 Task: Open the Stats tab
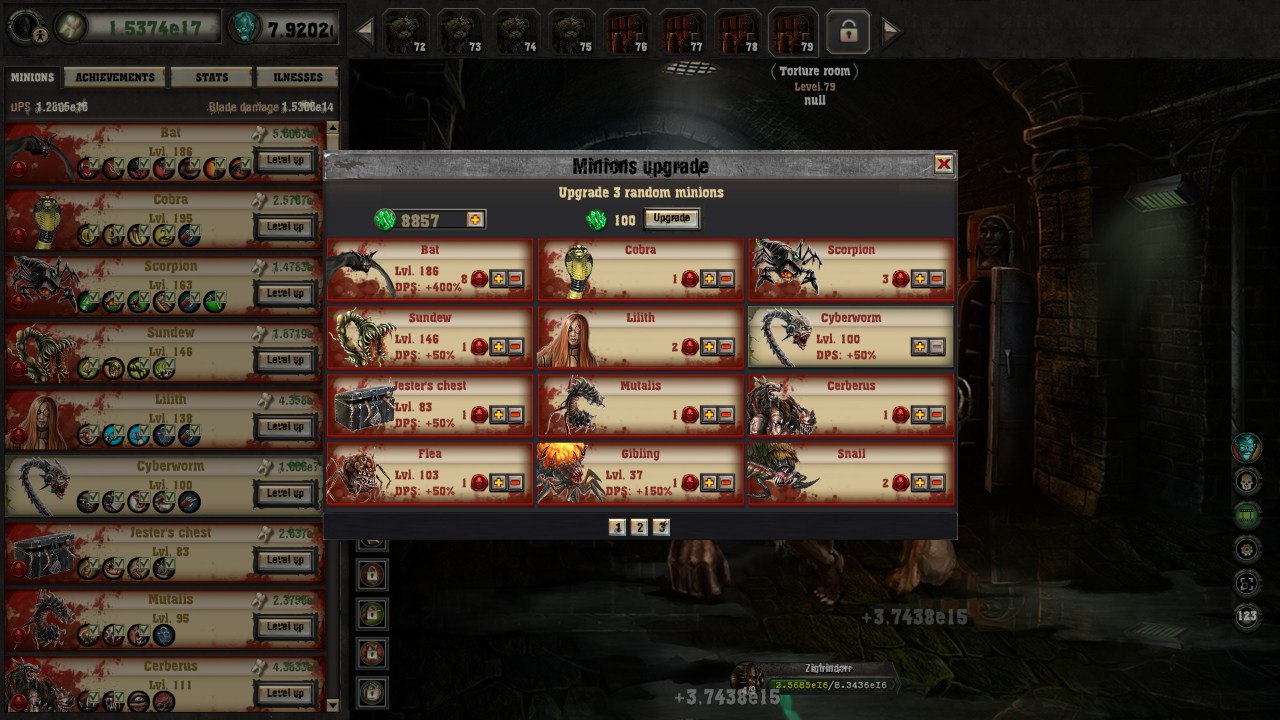pos(211,77)
